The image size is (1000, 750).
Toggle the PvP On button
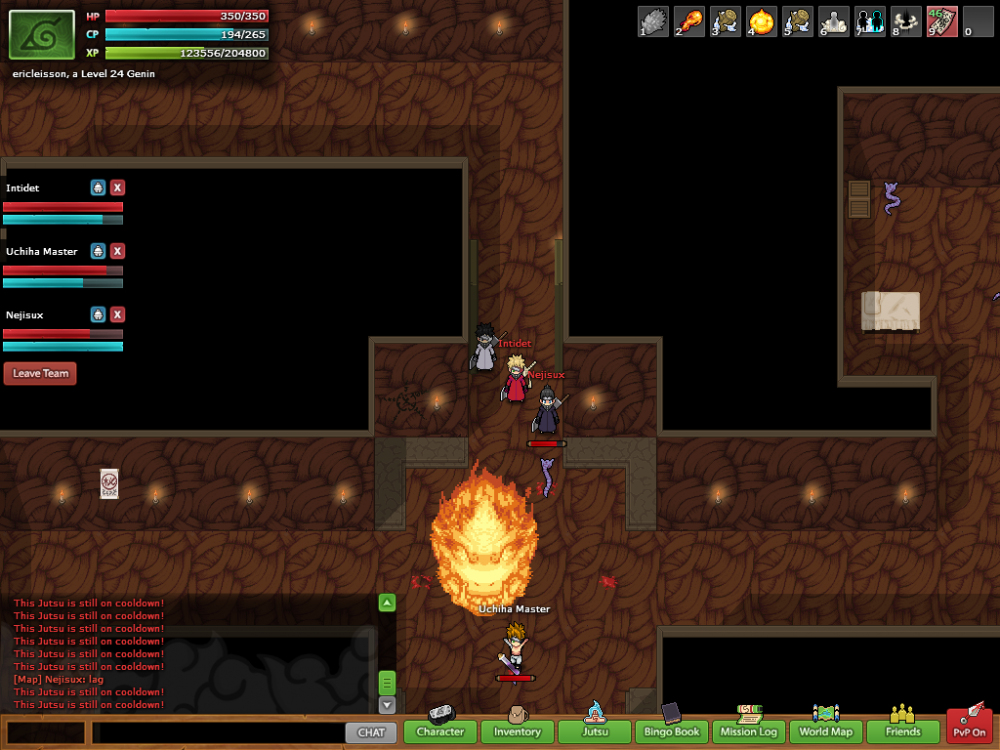(x=969, y=728)
